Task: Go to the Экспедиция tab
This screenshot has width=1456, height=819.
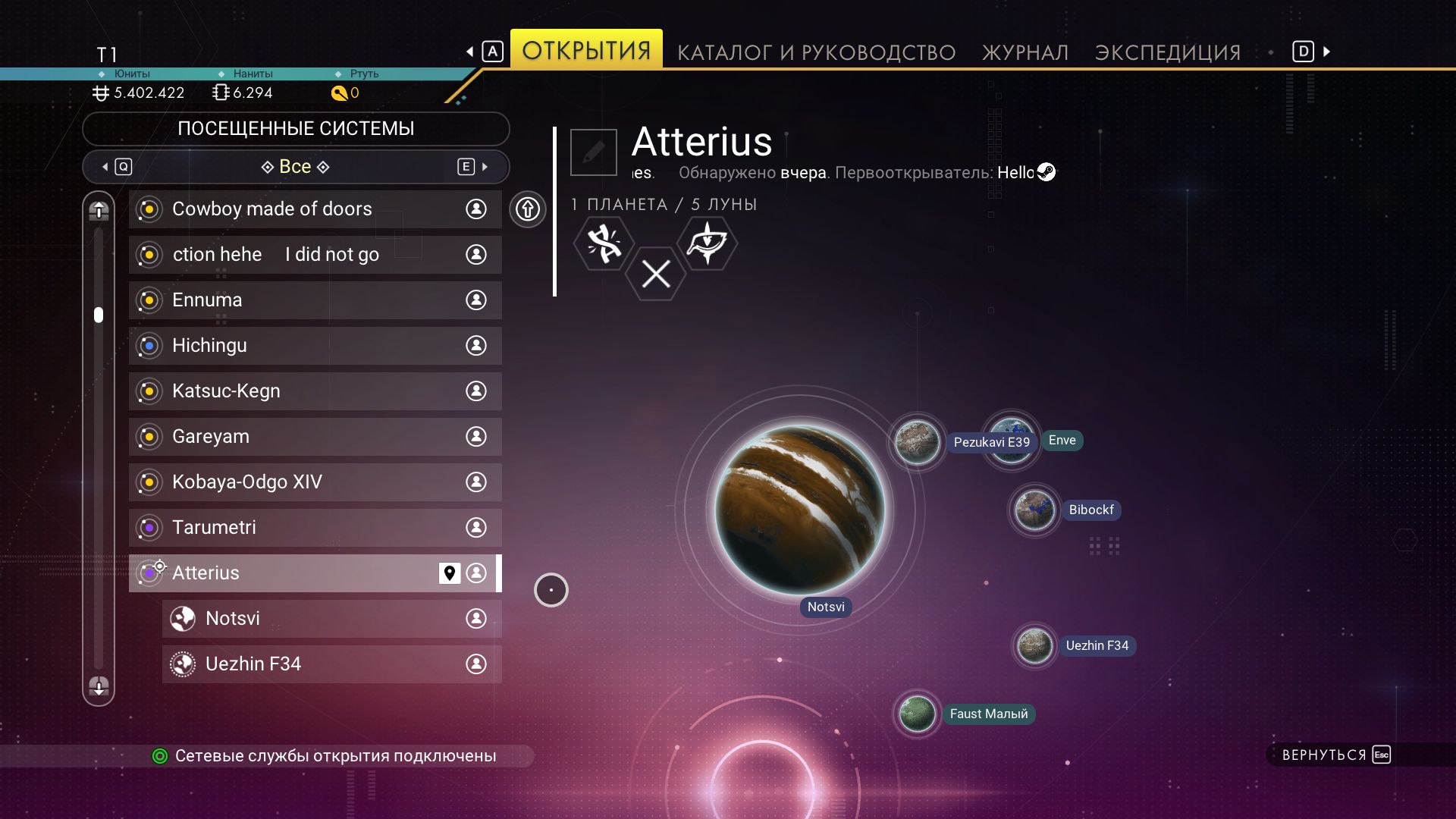Action: (x=1168, y=52)
